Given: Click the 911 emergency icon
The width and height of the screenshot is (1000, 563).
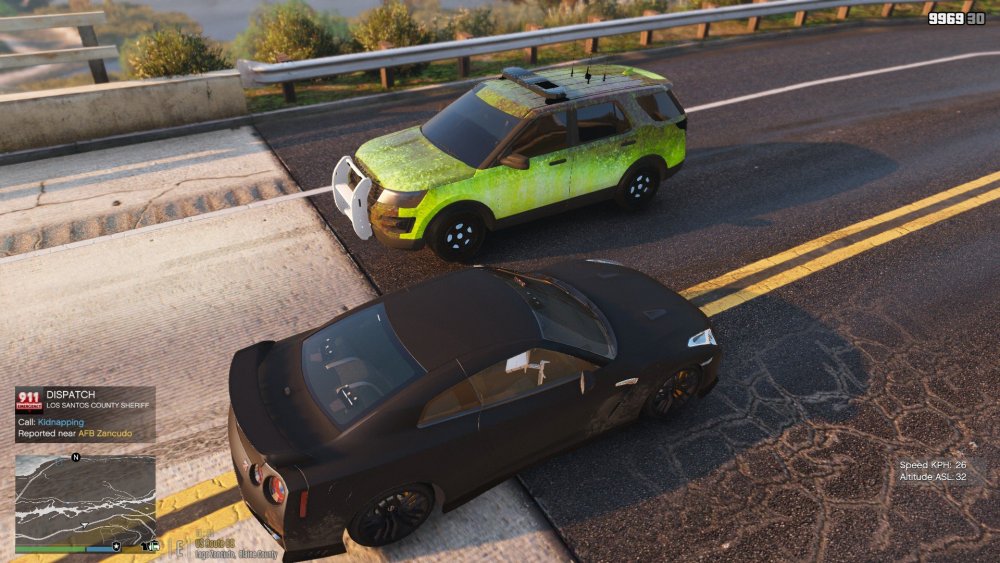Looking at the screenshot, I should tap(29, 400).
